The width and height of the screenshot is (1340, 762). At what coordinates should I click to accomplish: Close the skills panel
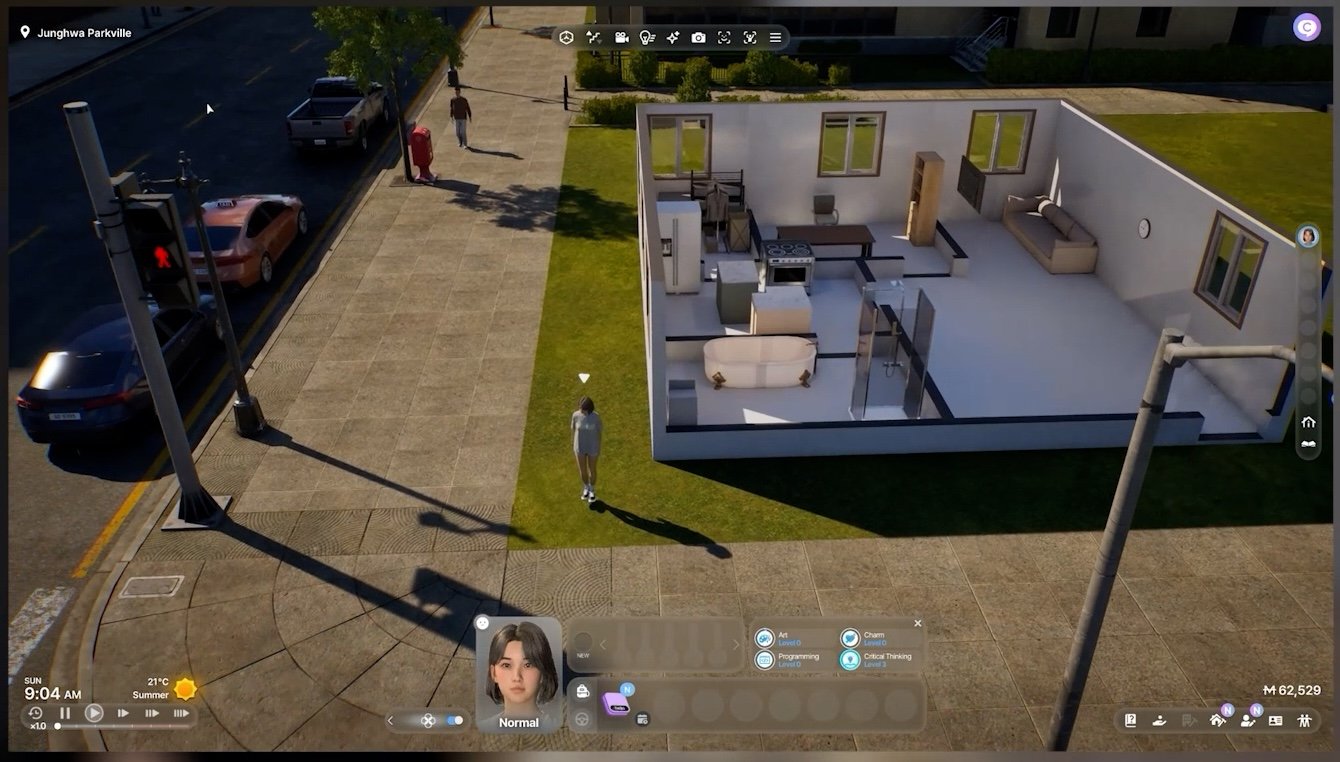[x=918, y=623]
